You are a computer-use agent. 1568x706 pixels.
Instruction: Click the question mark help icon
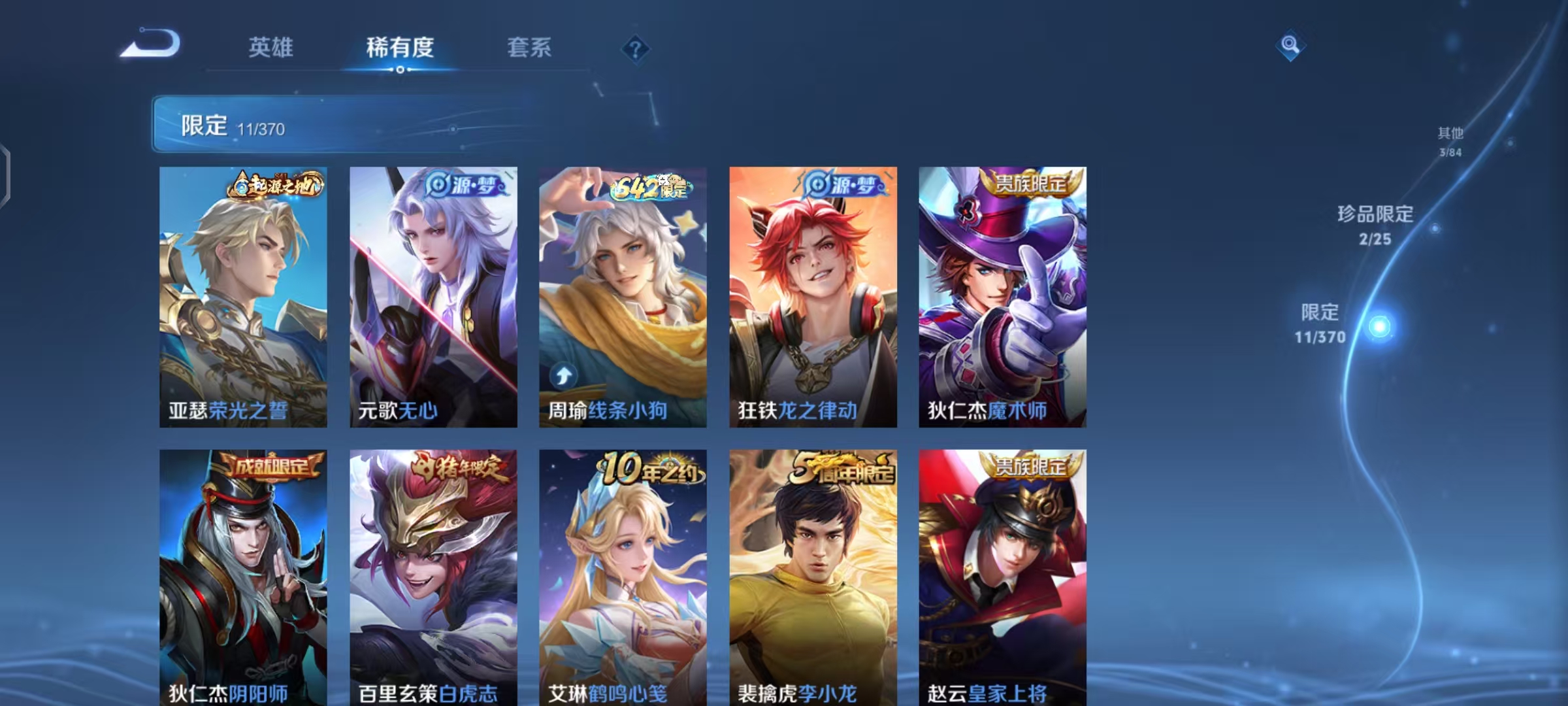point(637,49)
